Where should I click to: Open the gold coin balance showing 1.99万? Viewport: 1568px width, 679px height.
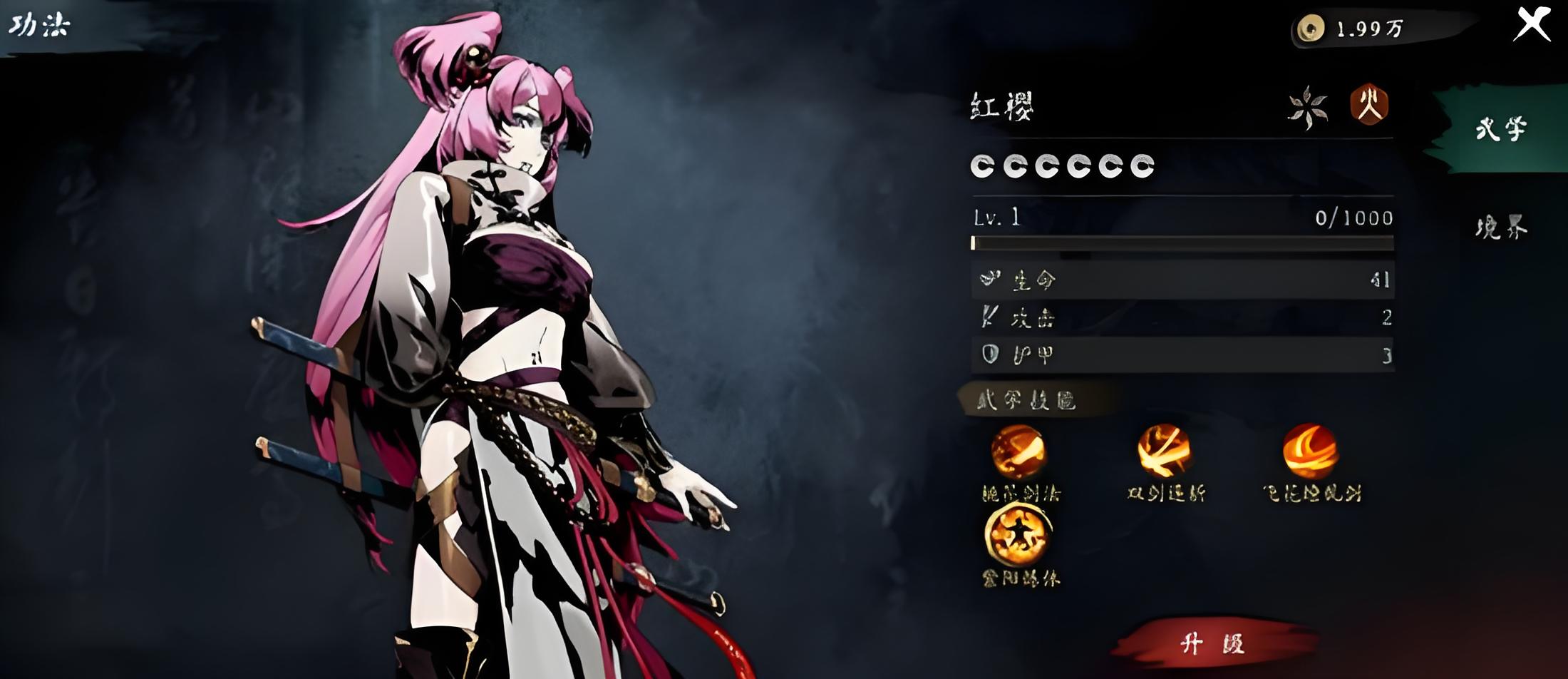[x=1354, y=29]
